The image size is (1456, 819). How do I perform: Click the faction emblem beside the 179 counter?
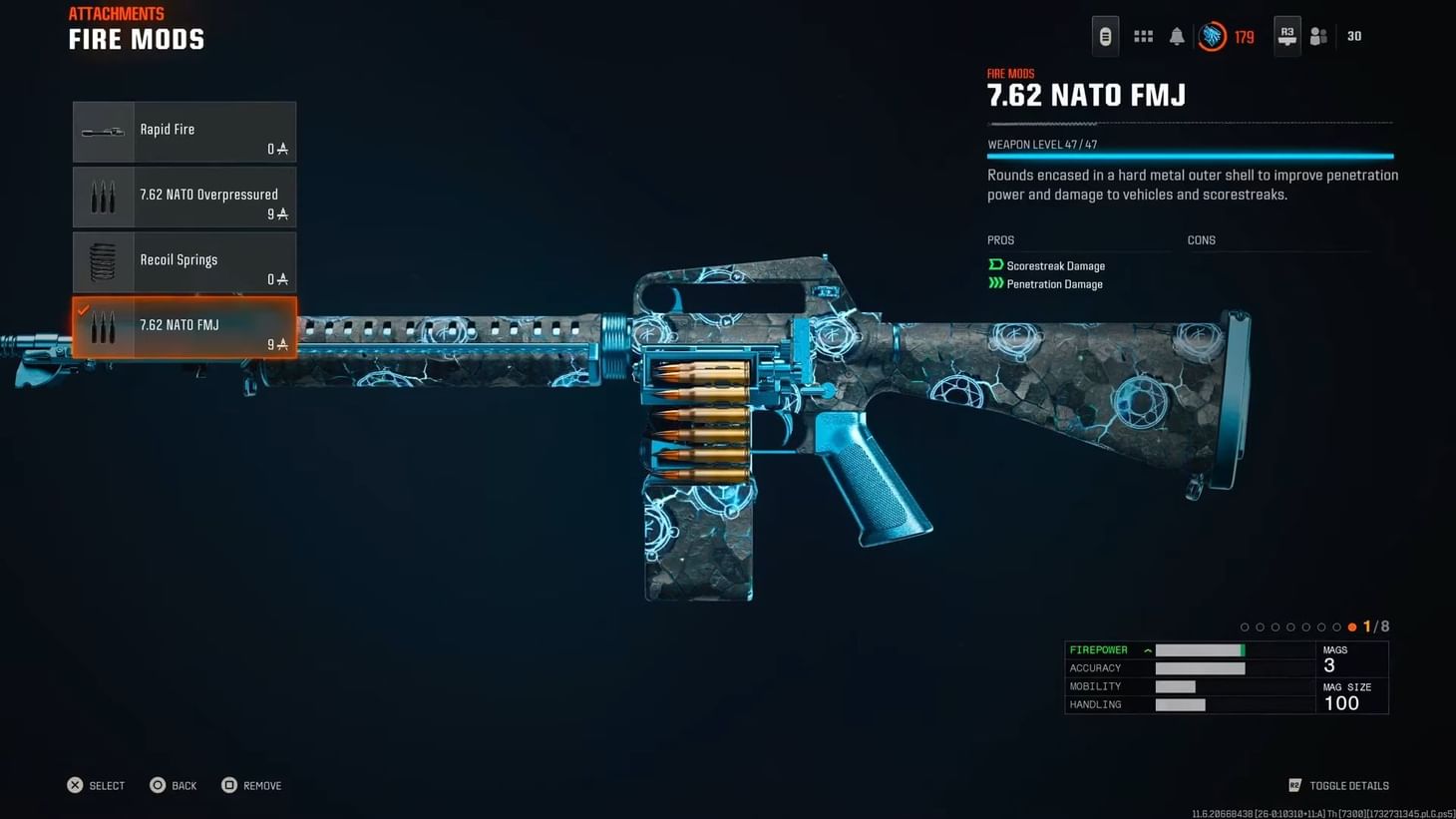pyautogui.click(x=1212, y=35)
